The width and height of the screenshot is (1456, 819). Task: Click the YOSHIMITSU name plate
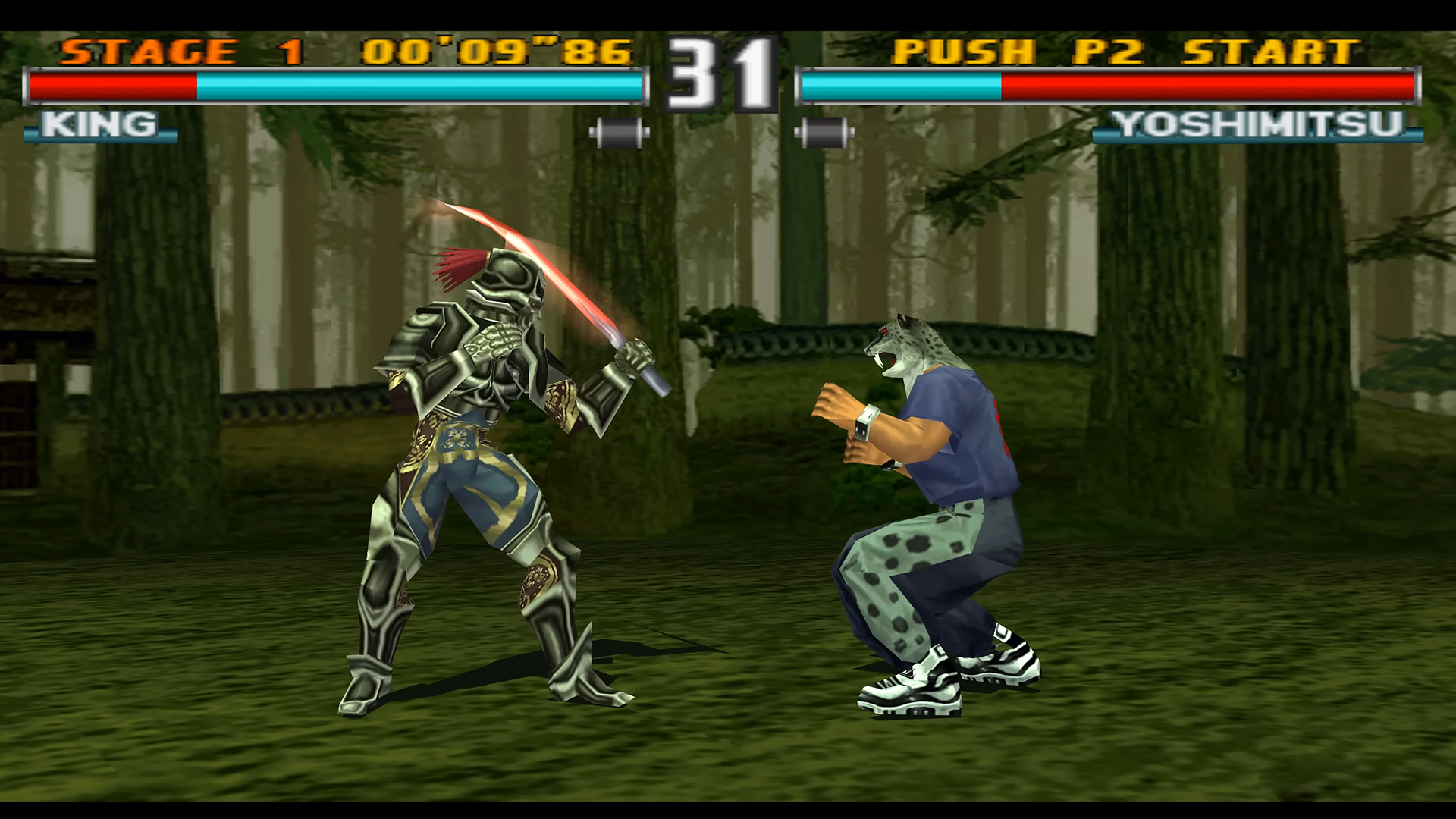coord(1255,124)
